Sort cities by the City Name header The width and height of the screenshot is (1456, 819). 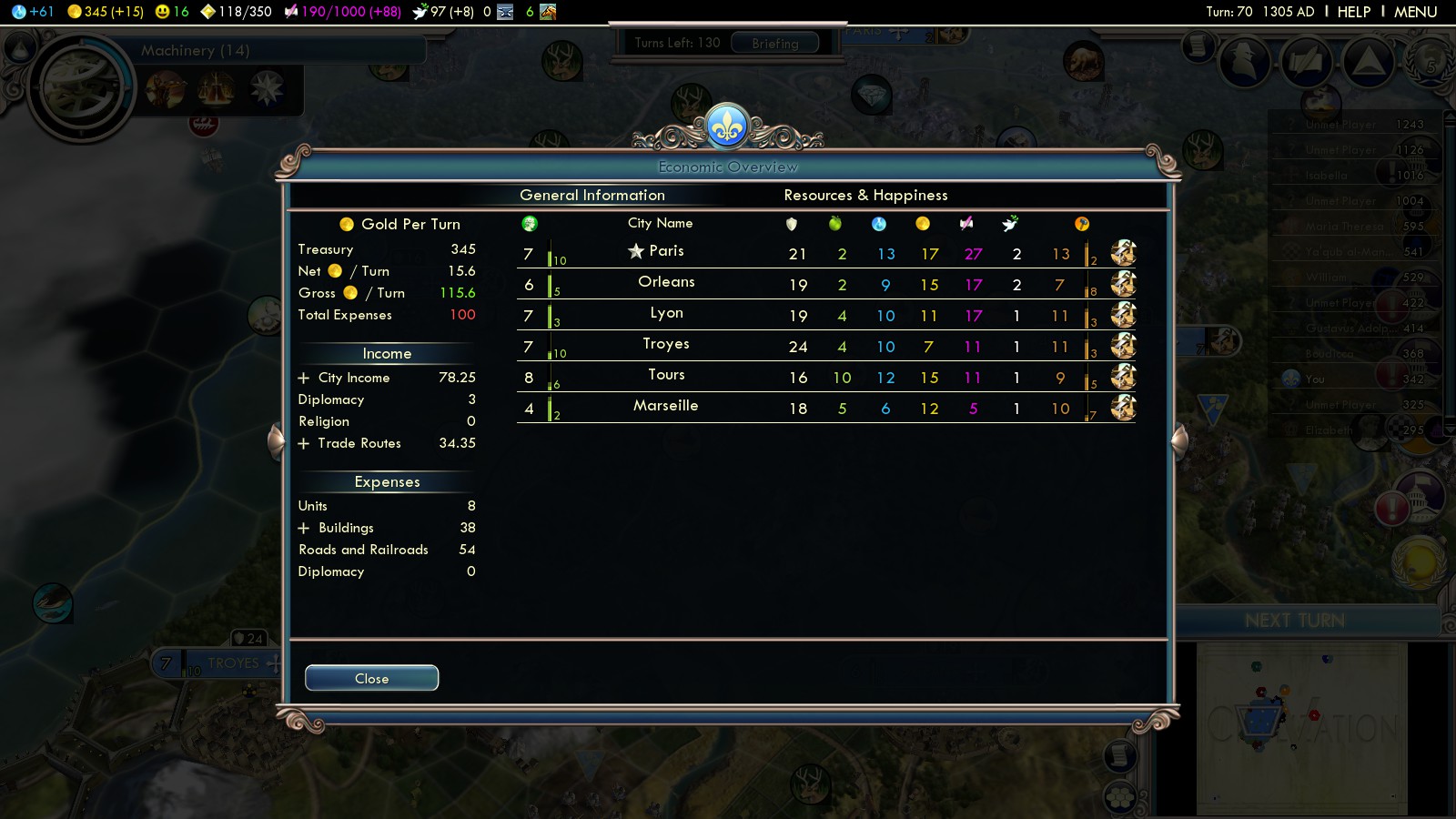tap(660, 223)
